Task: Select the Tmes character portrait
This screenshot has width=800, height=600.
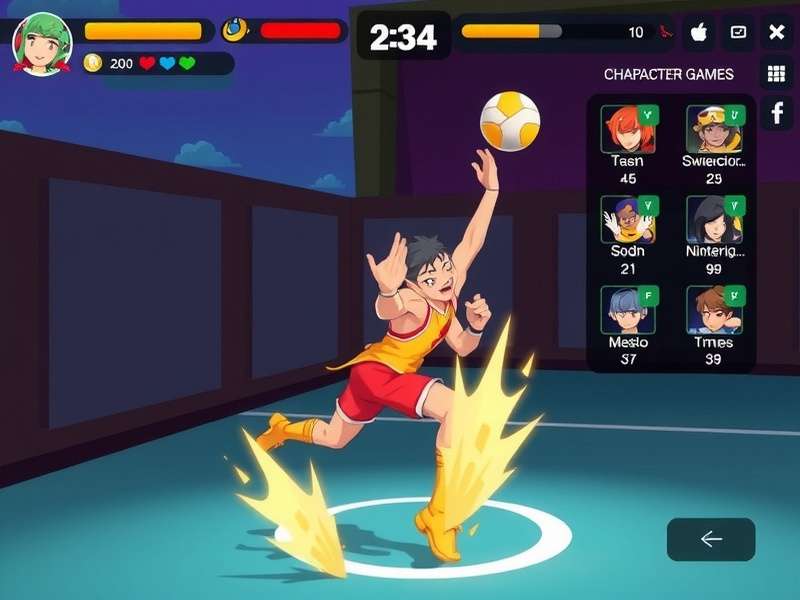Action: pyautogui.click(x=714, y=310)
